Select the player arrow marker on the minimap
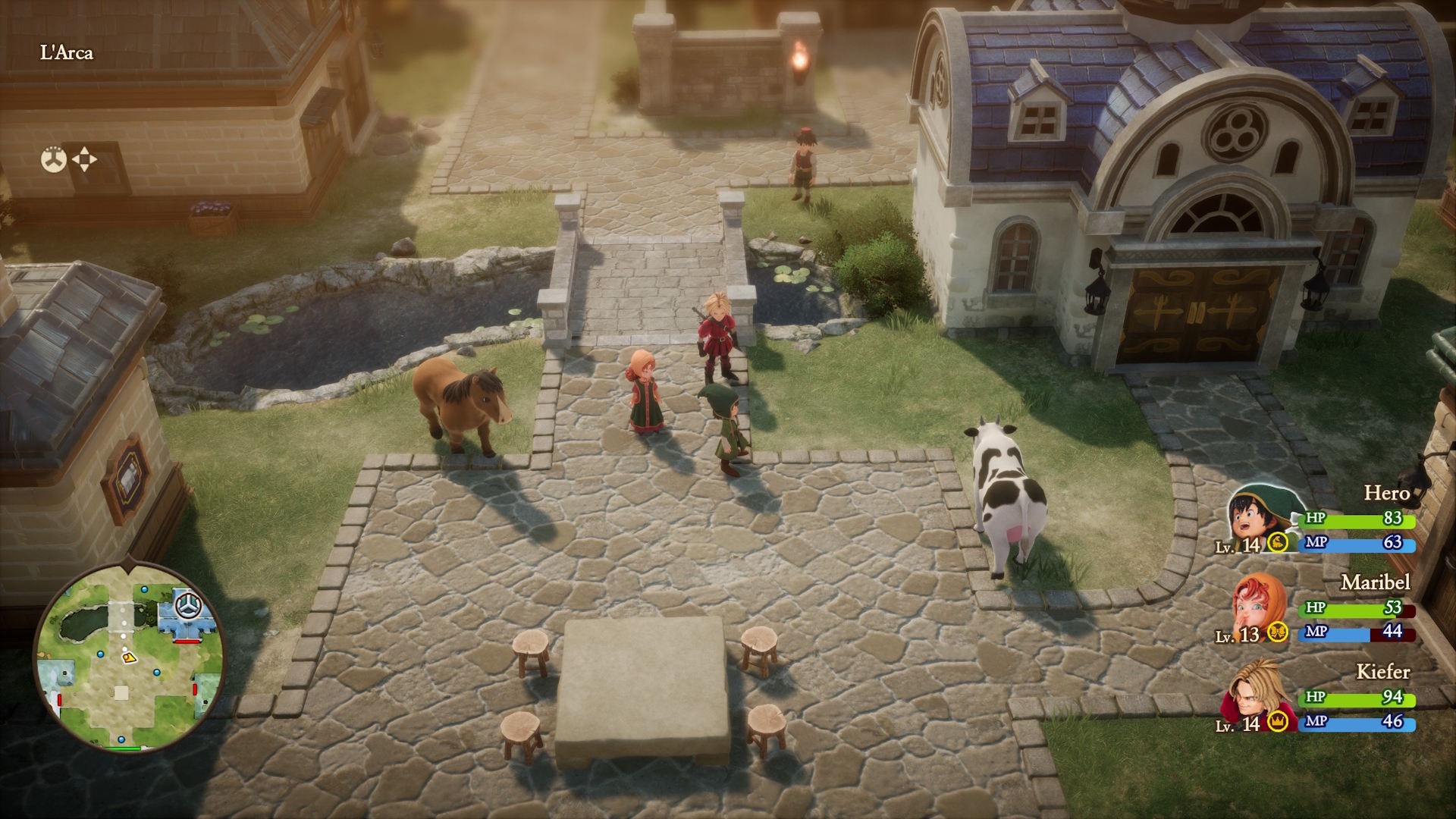 click(130, 657)
